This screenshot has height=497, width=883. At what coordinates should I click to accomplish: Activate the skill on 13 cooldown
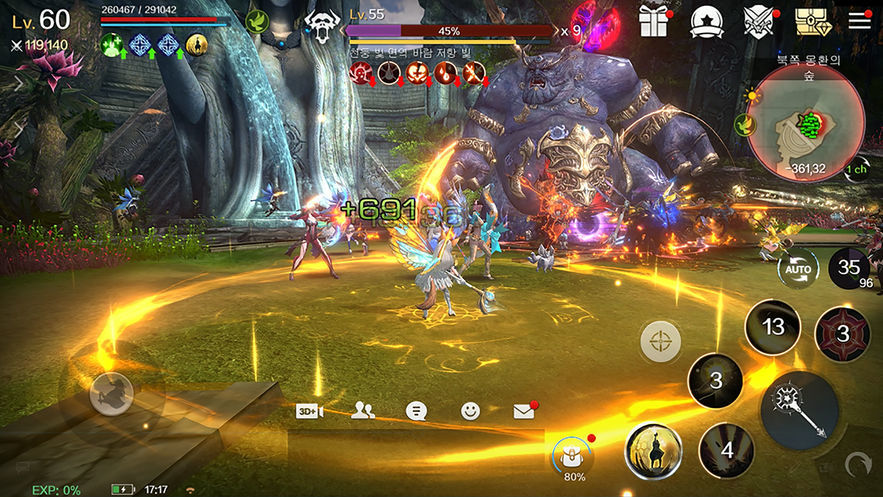772,327
